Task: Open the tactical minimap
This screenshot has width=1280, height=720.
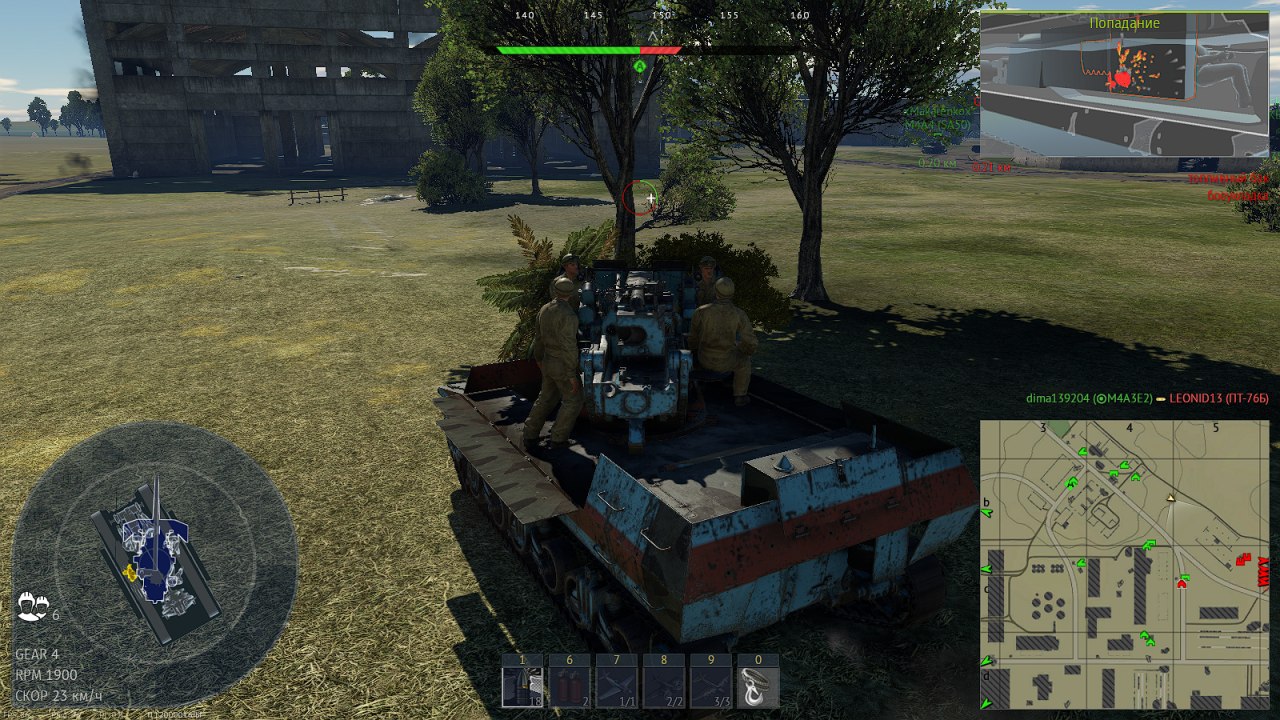Action: coord(1124,564)
